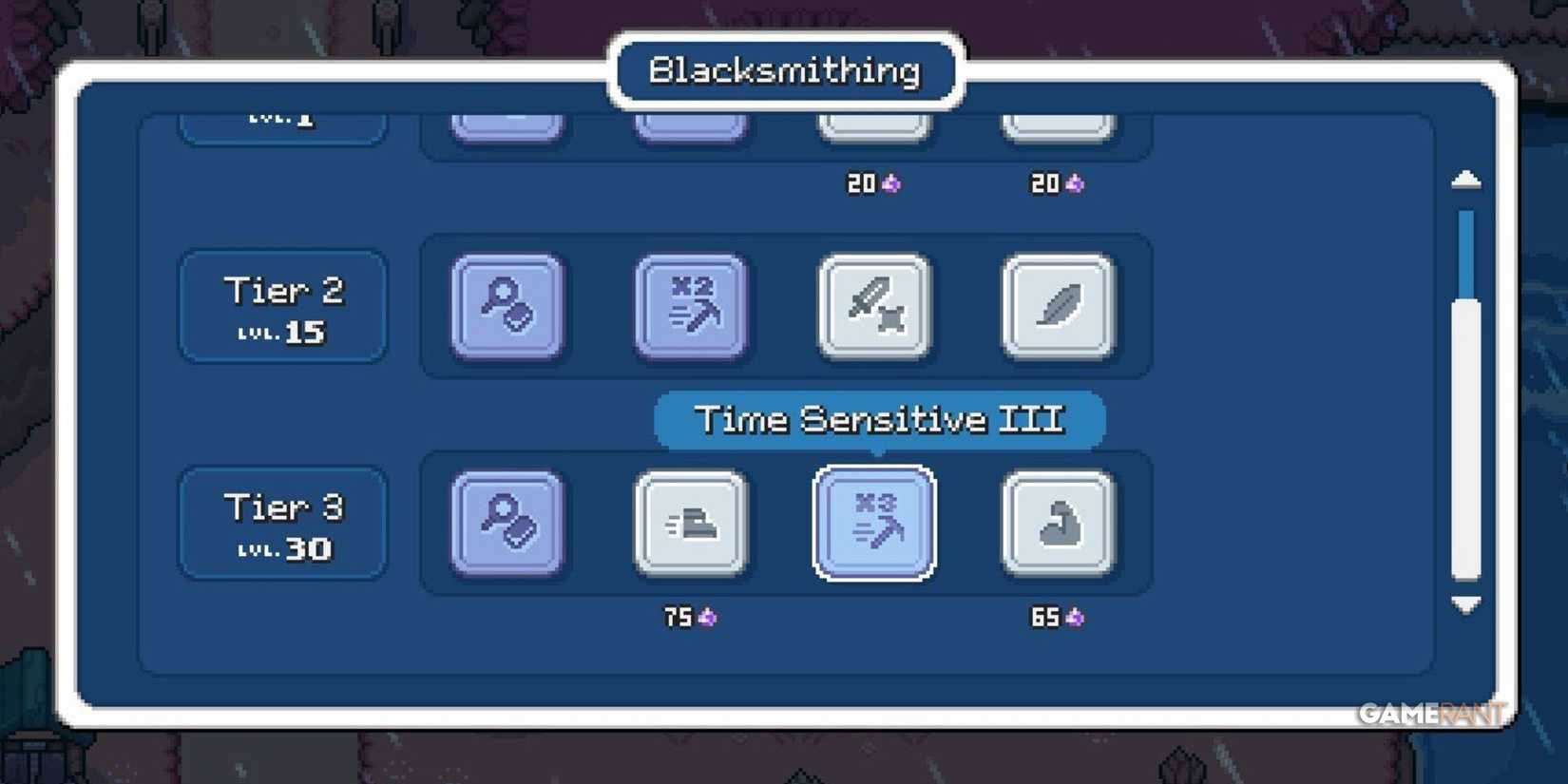Choose the feather skill in Tier 2
This screenshot has height=784, width=1568.
pos(1058,307)
